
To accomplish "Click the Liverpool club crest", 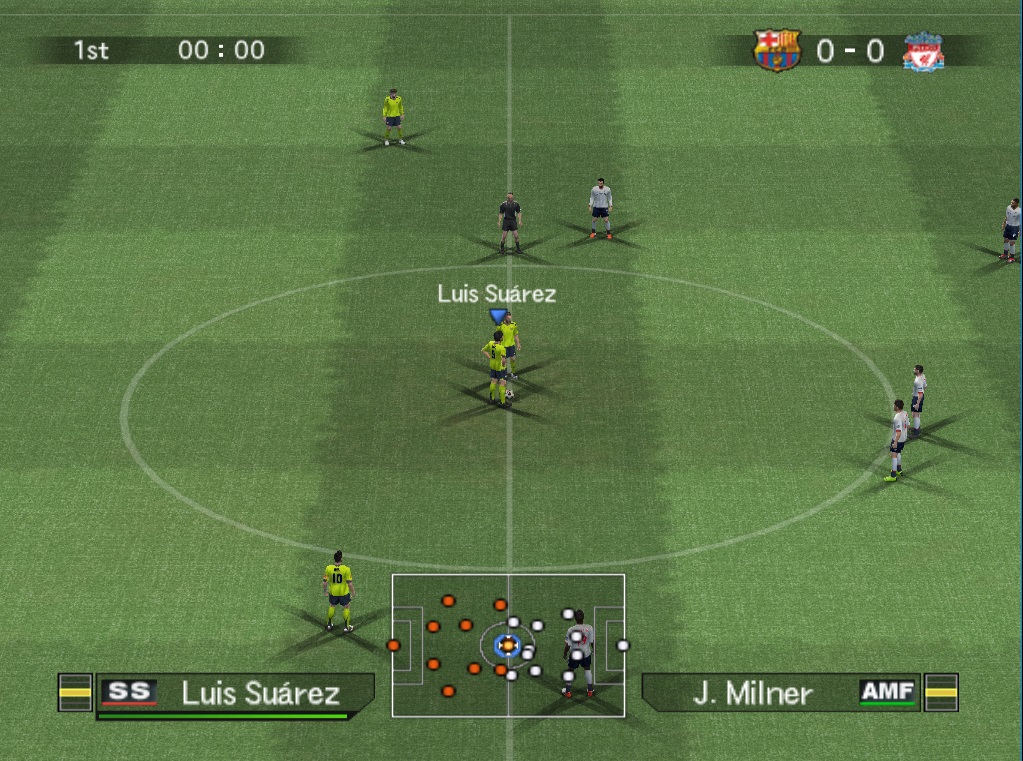I will coord(922,51).
